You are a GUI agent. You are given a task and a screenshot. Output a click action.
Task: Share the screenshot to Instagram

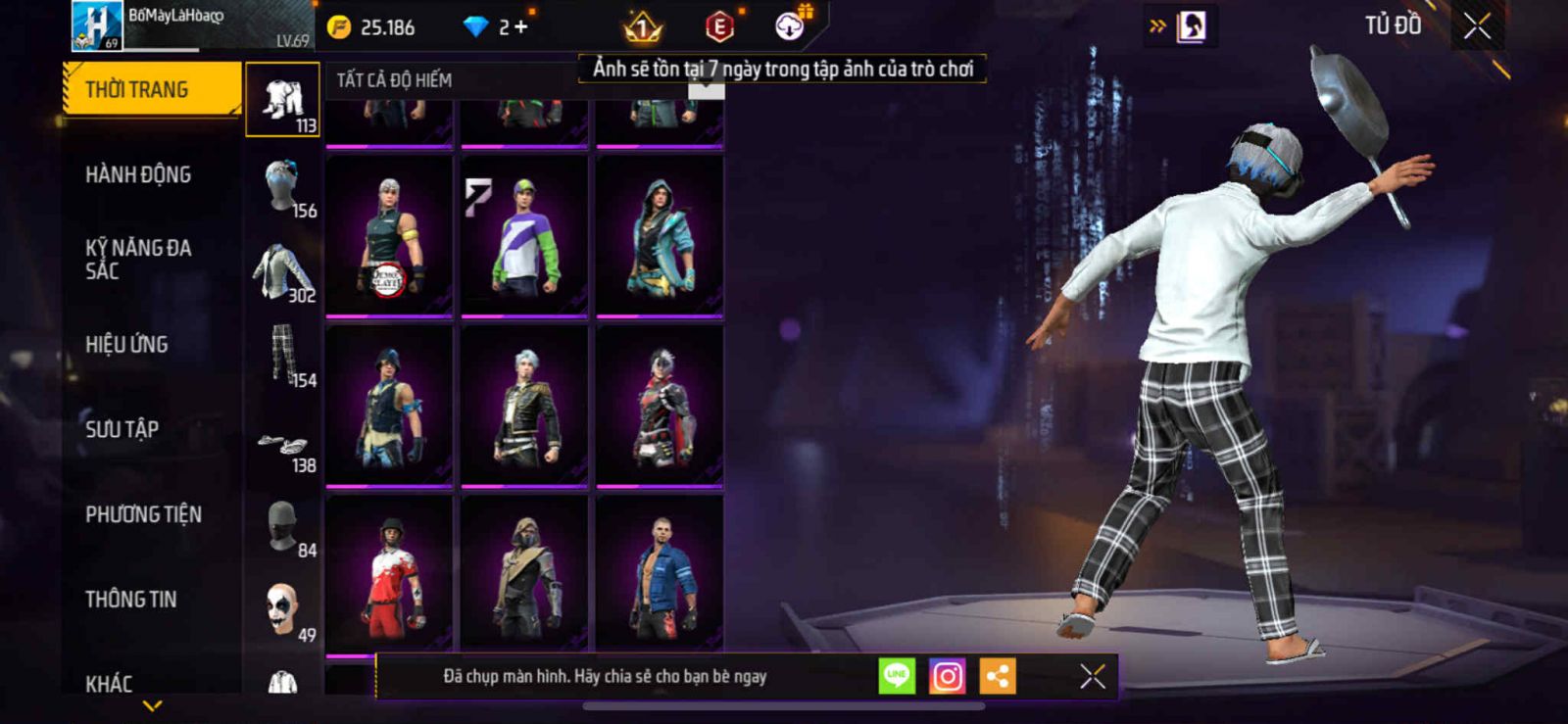[947, 676]
